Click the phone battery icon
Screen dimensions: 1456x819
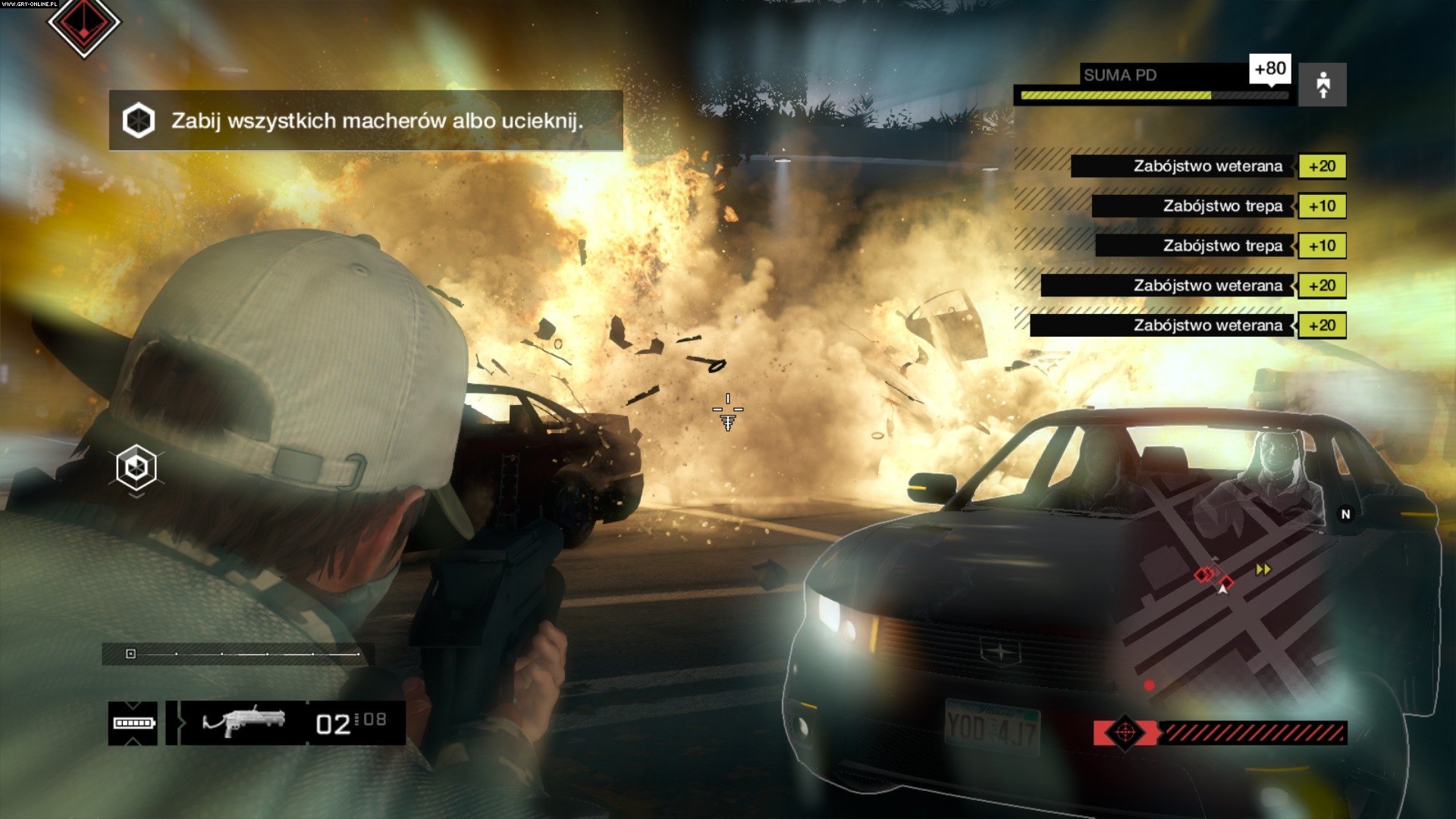[133, 723]
